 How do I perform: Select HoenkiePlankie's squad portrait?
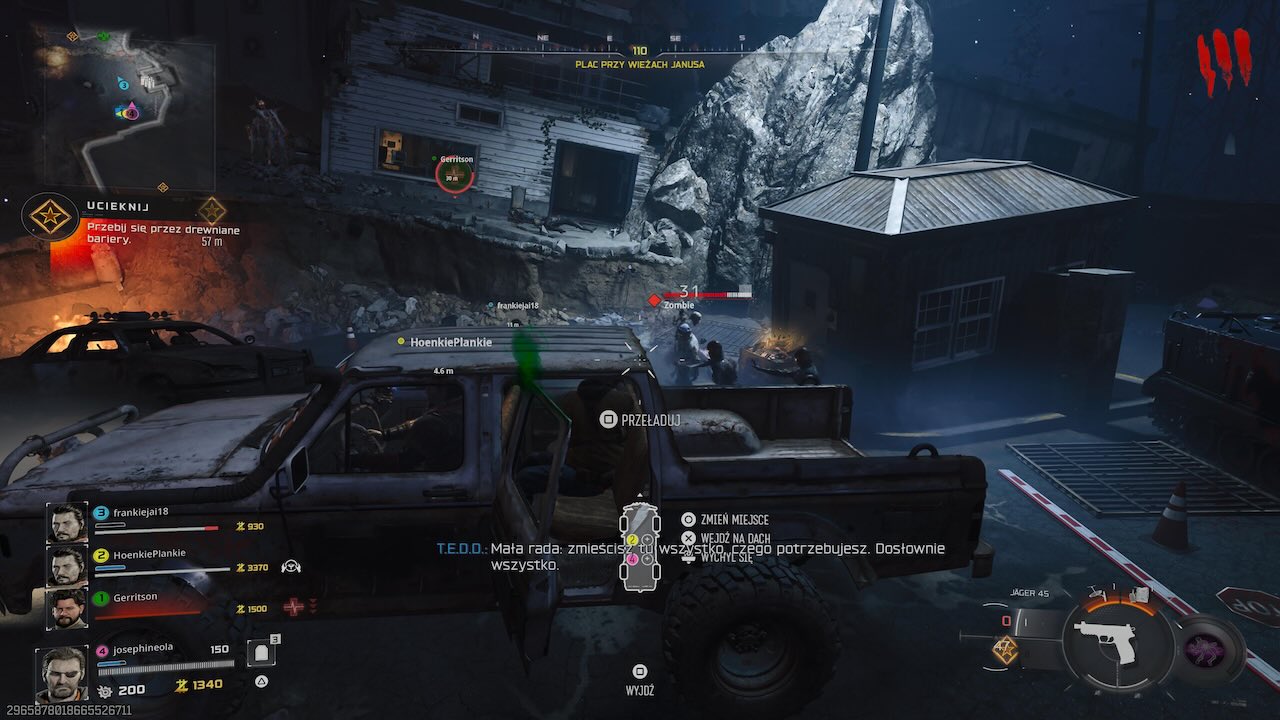(67, 566)
